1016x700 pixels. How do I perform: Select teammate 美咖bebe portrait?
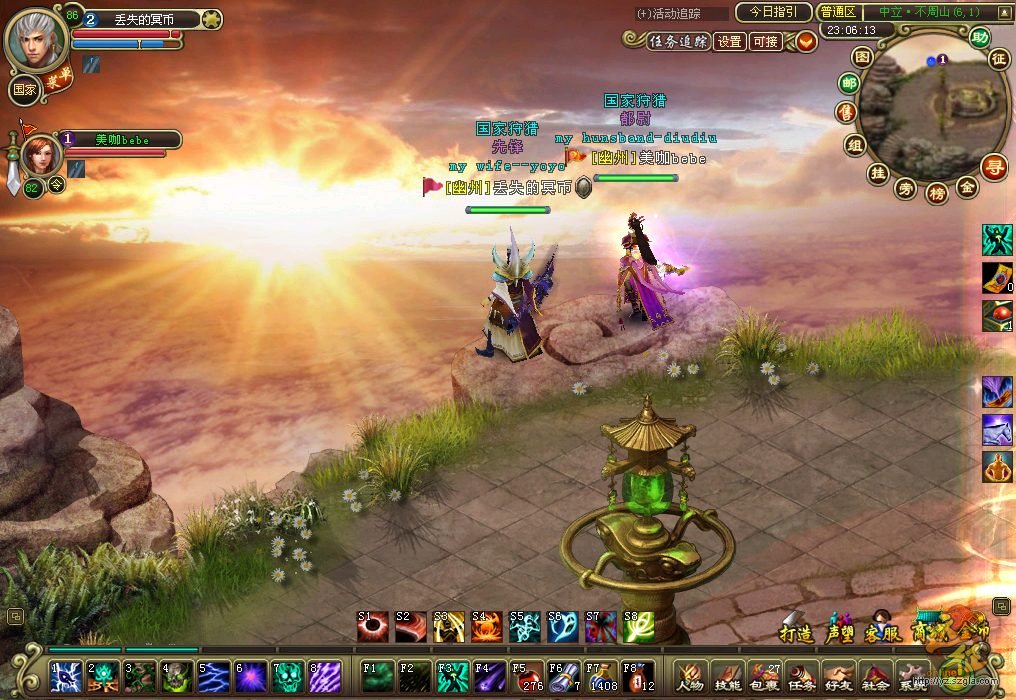(41, 155)
